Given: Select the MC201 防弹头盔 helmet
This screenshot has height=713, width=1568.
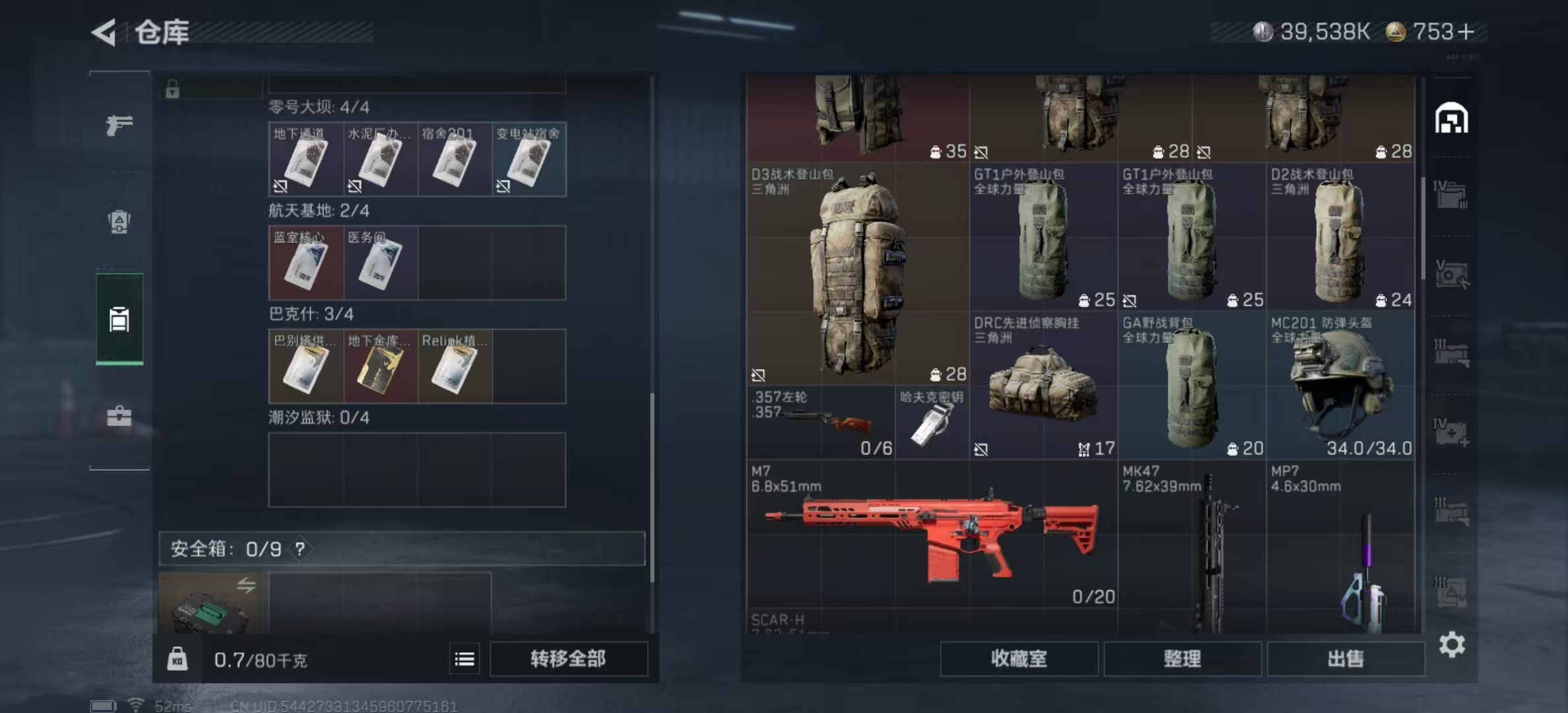Looking at the screenshot, I should pyautogui.click(x=1340, y=386).
